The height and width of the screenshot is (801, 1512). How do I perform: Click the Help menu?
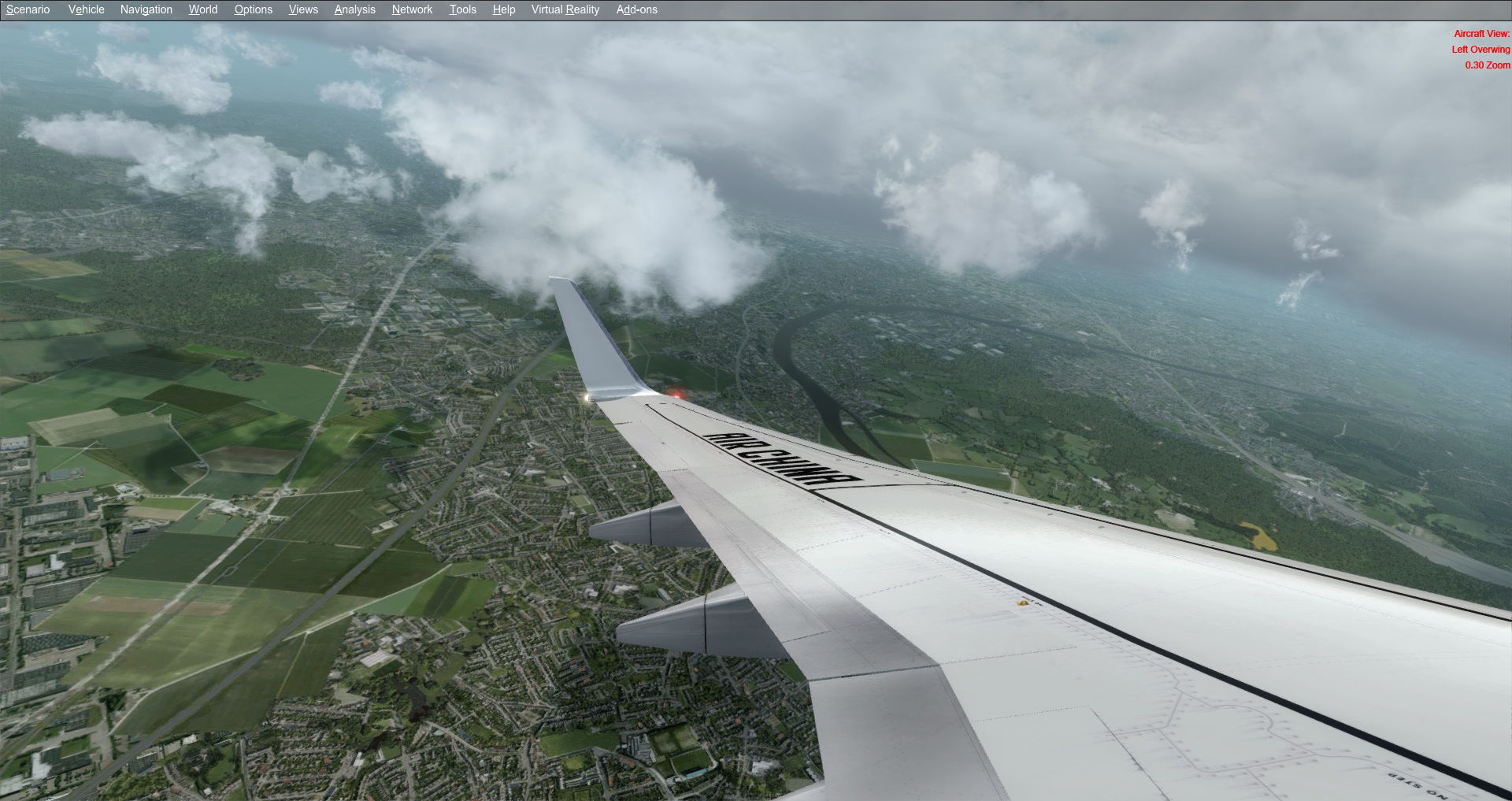[504, 9]
